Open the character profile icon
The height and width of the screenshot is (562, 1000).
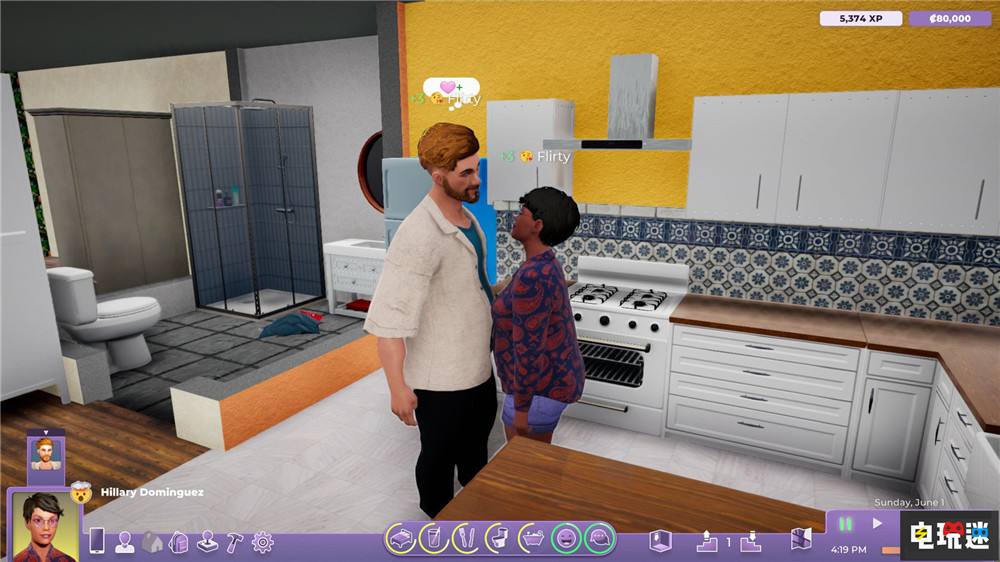pos(124,541)
